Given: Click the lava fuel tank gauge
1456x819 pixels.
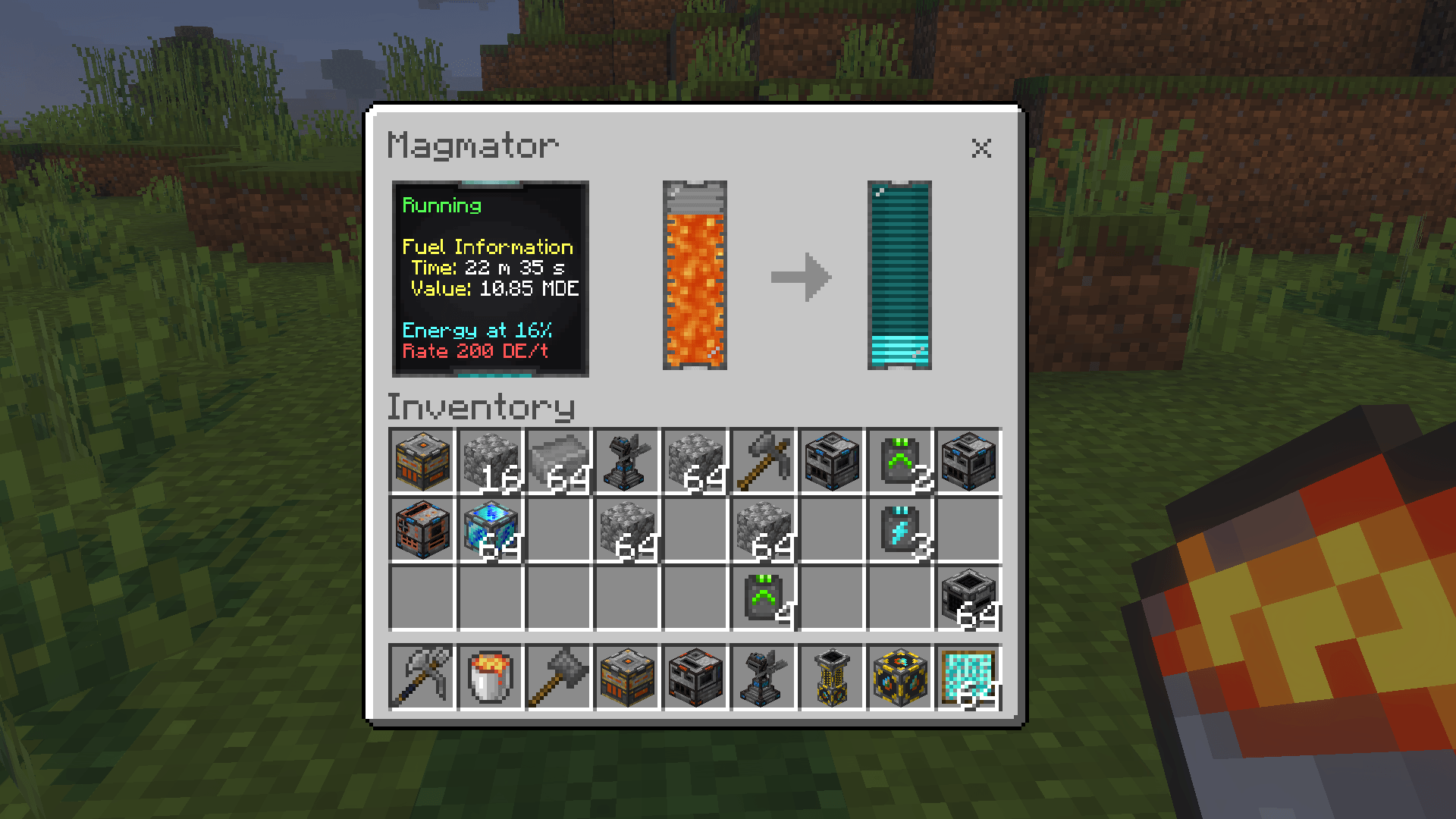Looking at the screenshot, I should coord(695,276).
